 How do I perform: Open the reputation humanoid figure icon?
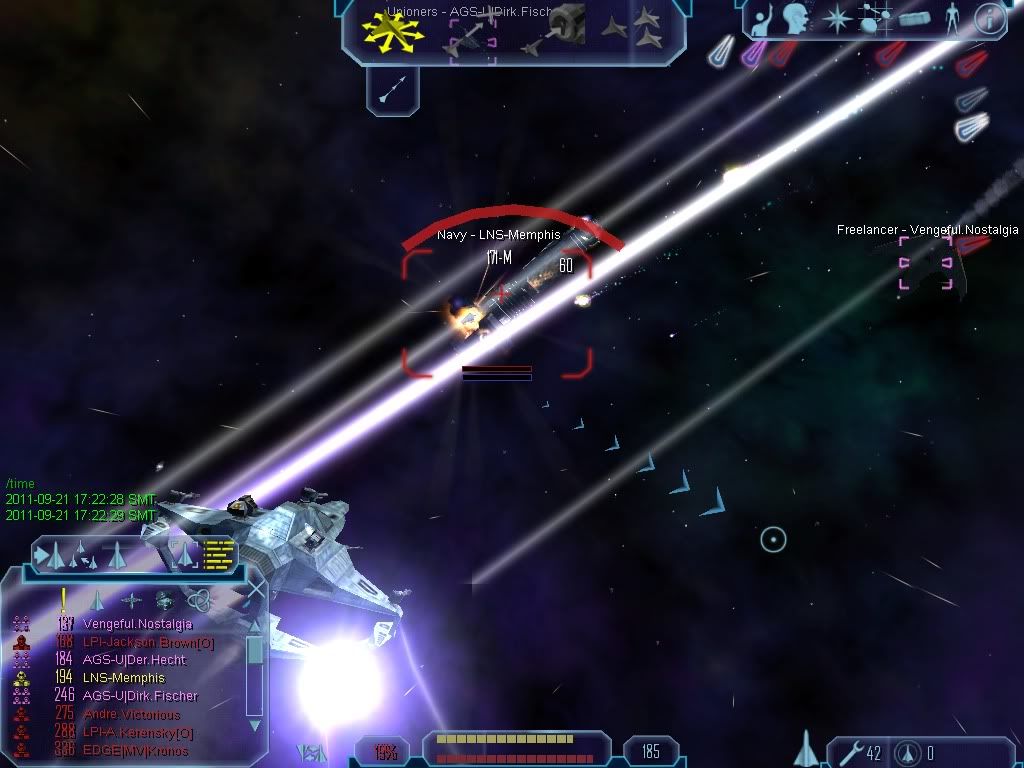pyautogui.click(x=951, y=19)
